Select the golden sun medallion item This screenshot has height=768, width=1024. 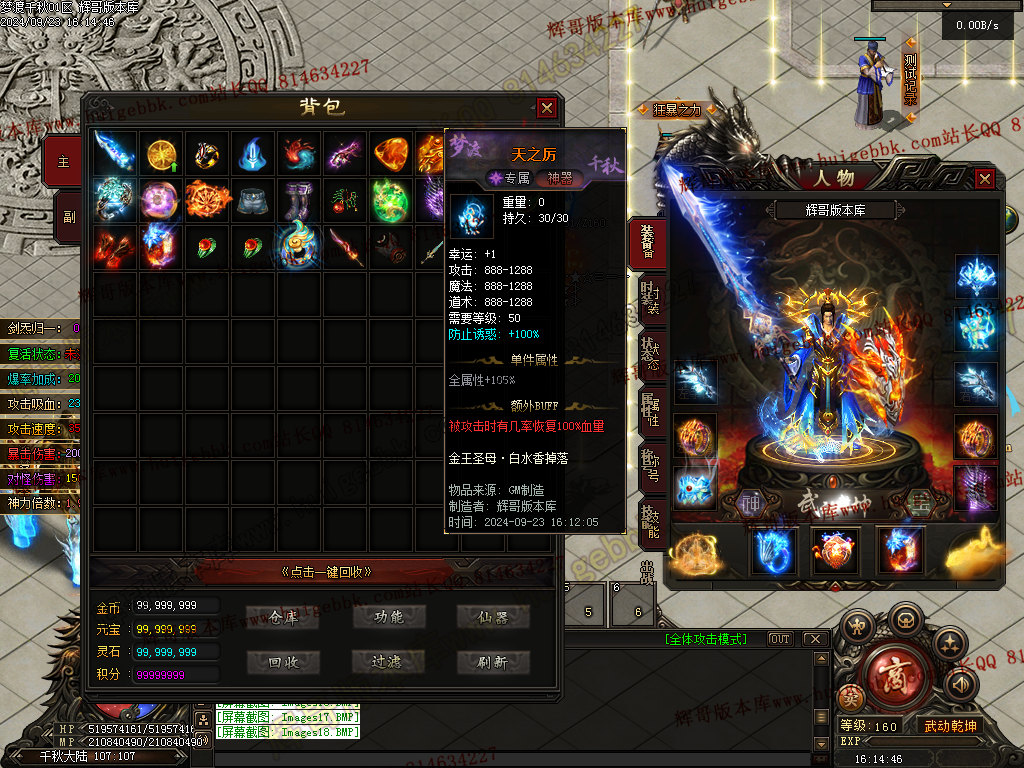tap(161, 152)
